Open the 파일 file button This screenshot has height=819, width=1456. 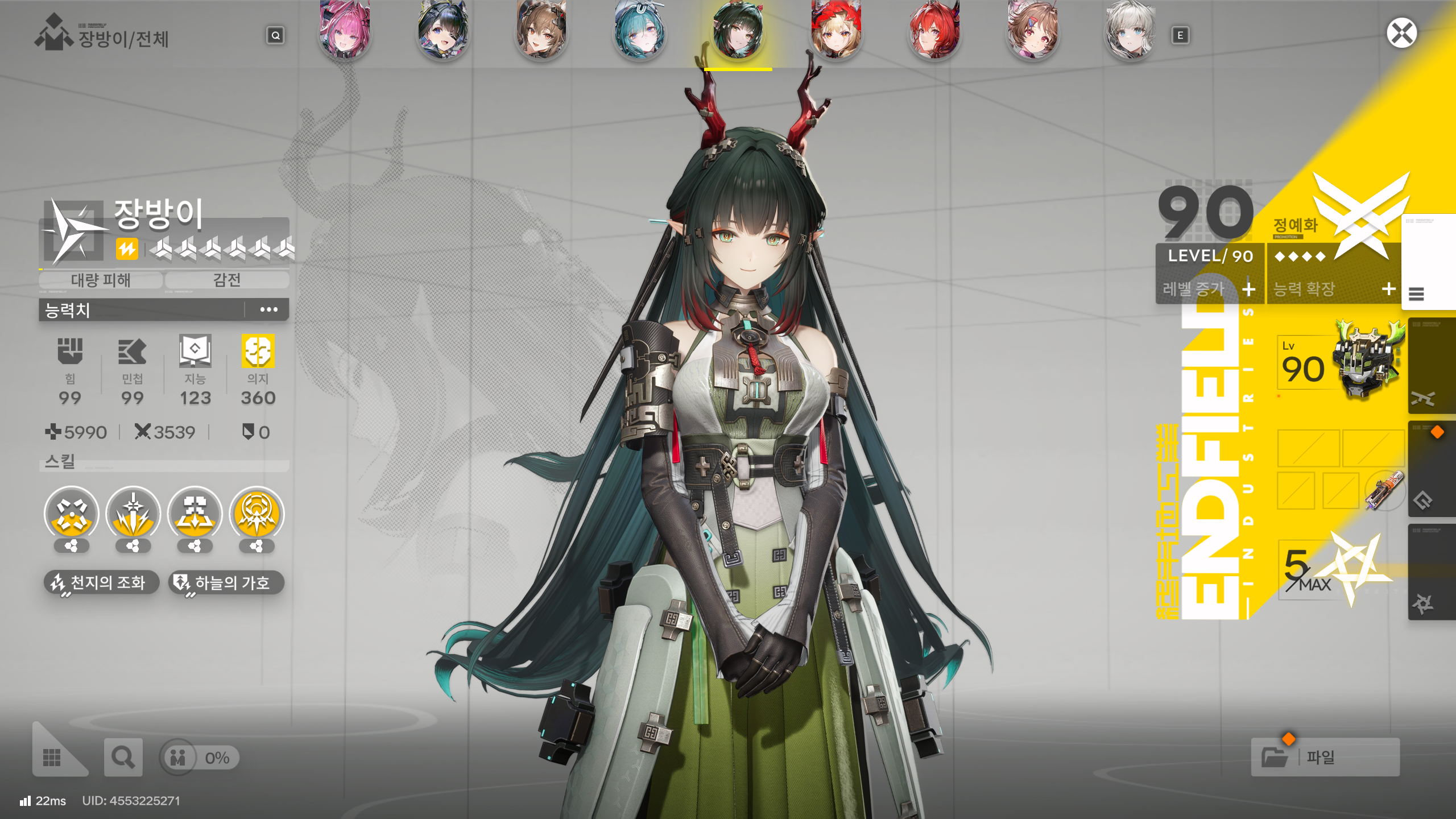[x=1325, y=757]
